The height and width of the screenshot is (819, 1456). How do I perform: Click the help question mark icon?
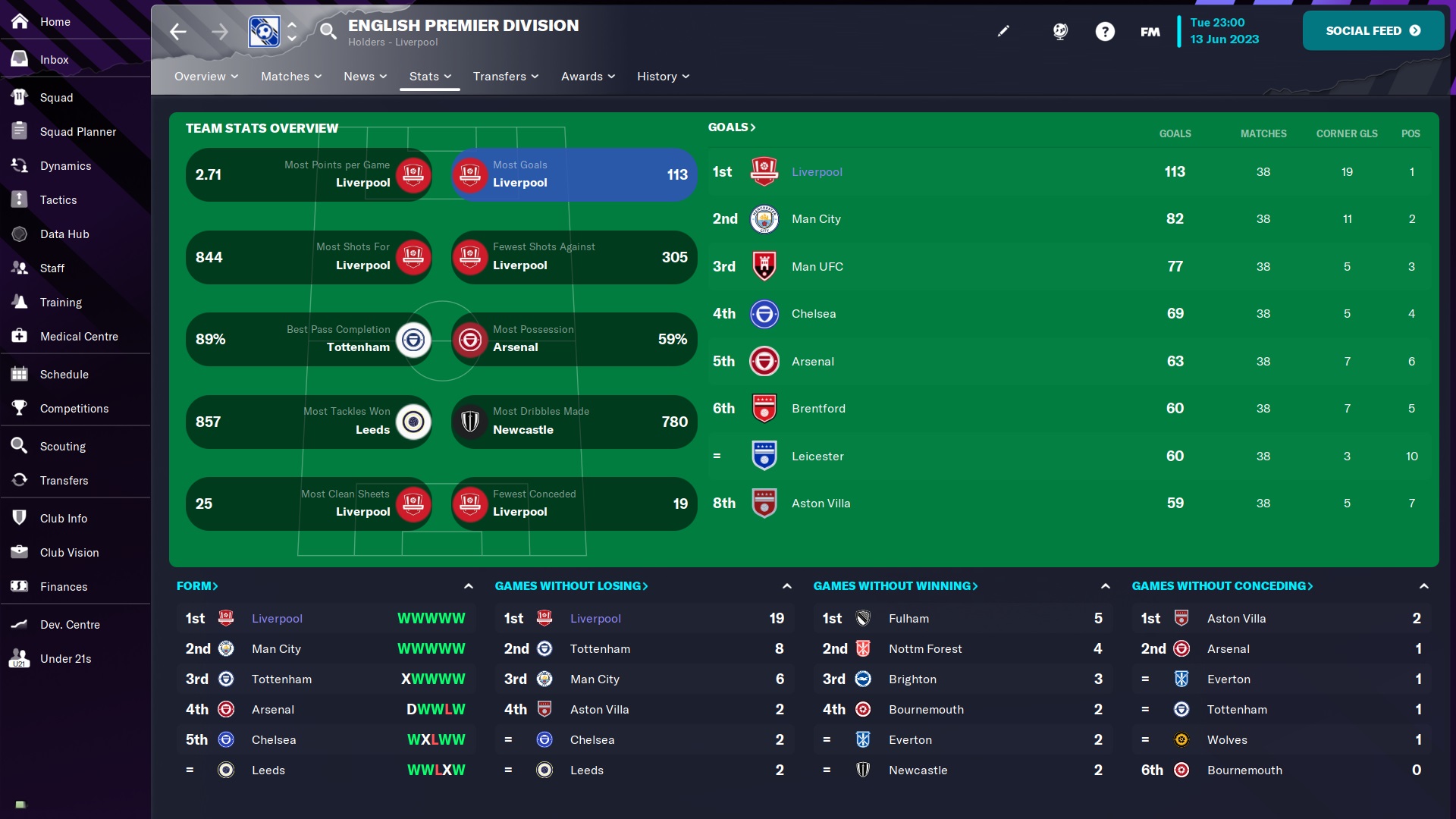[1105, 32]
